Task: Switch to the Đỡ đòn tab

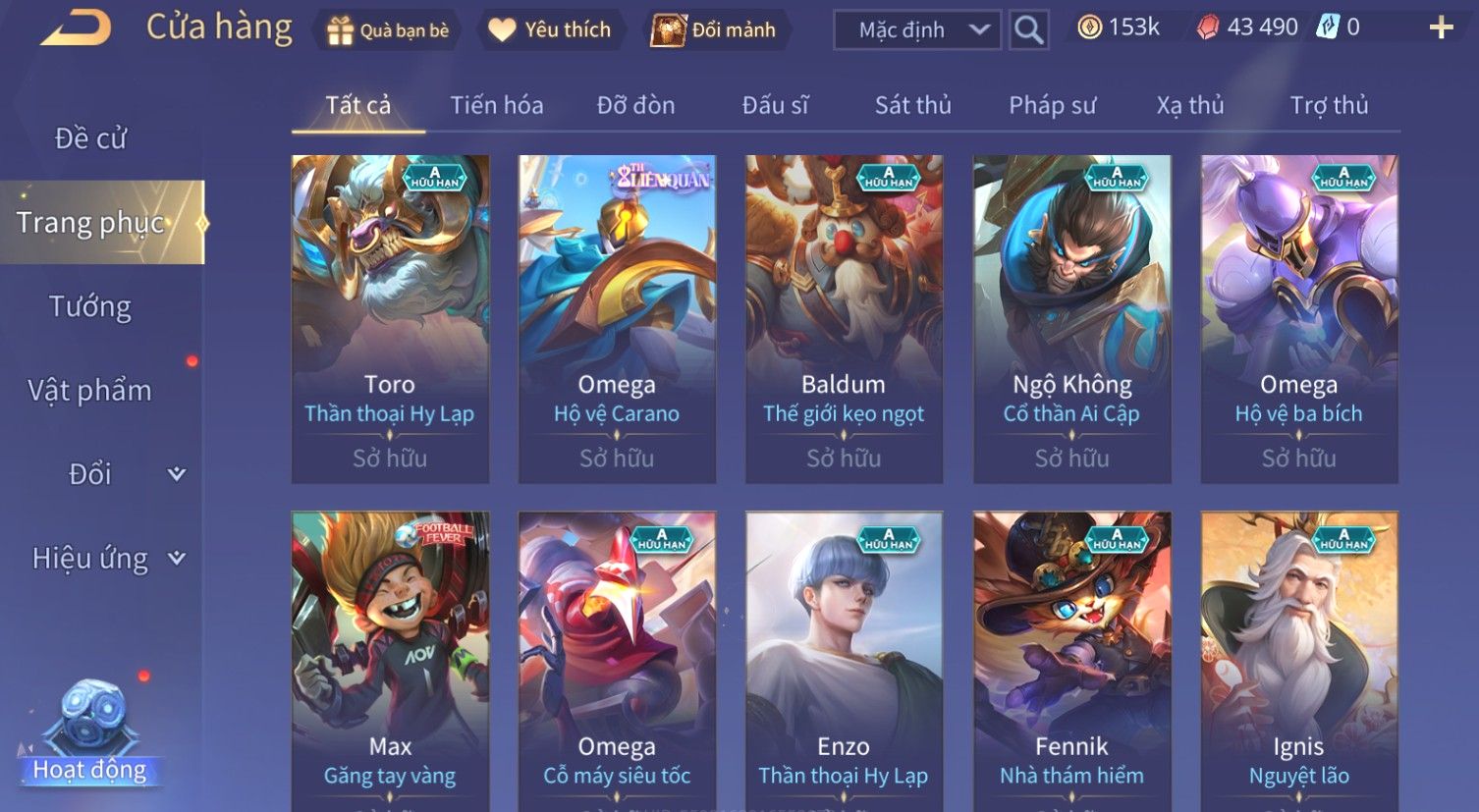Action: point(635,105)
